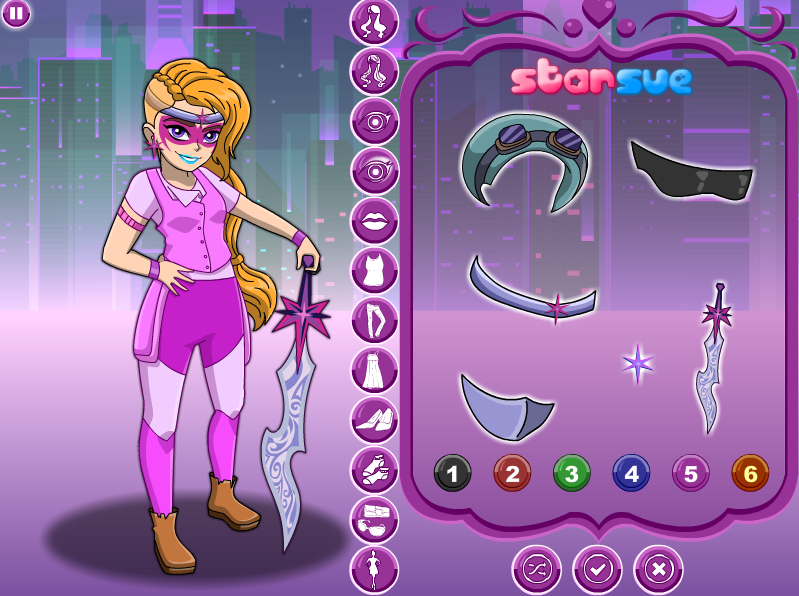Switch to the sunglasses accessories category
The width and height of the screenshot is (799, 596).
coord(374,520)
